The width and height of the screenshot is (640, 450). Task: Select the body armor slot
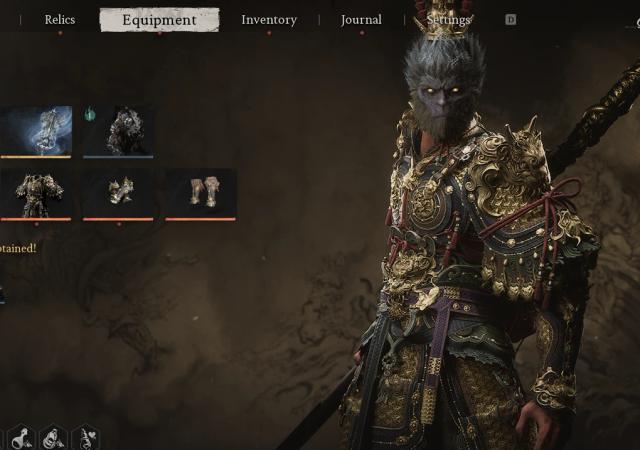coord(36,192)
